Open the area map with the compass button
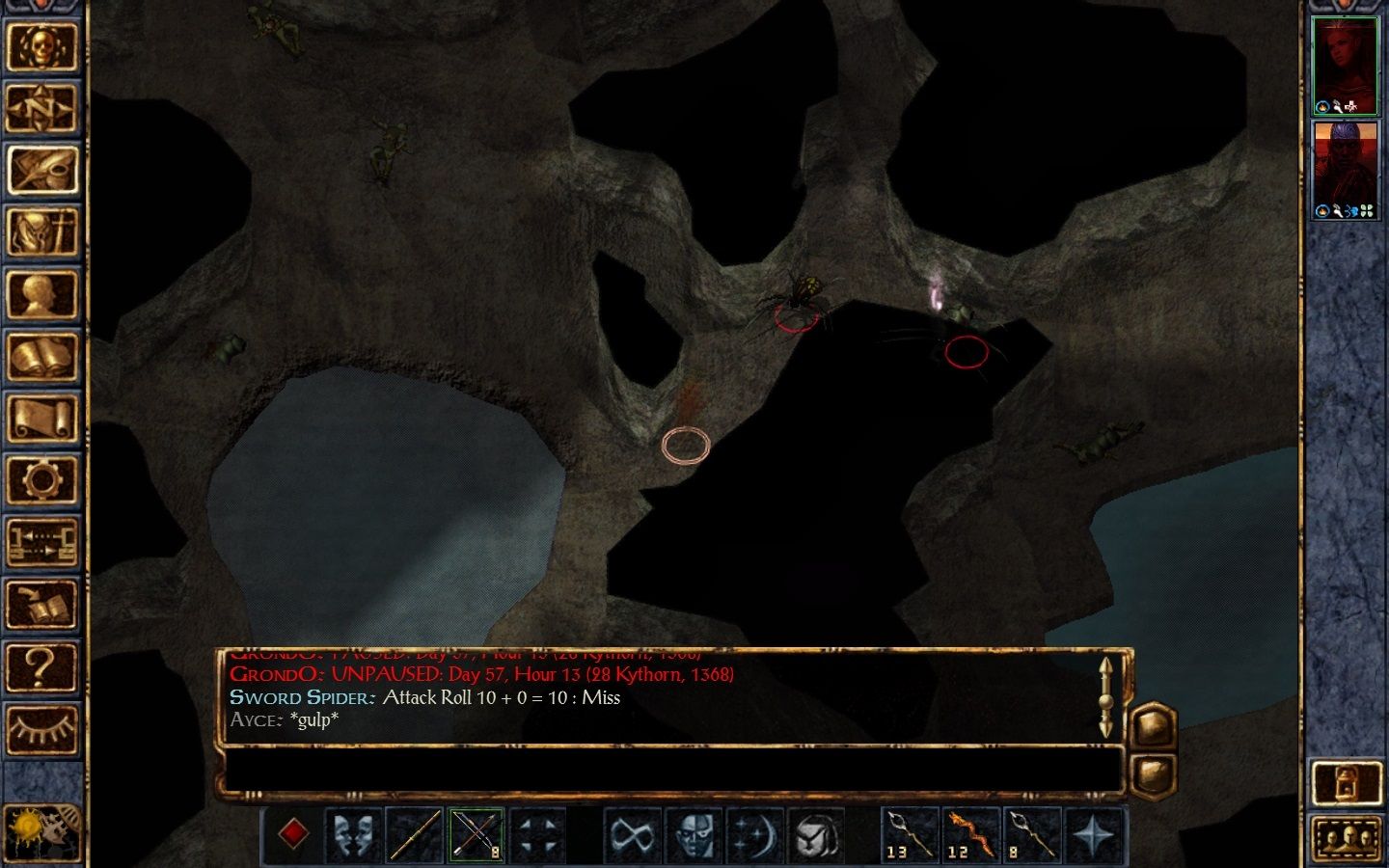 click(x=41, y=108)
